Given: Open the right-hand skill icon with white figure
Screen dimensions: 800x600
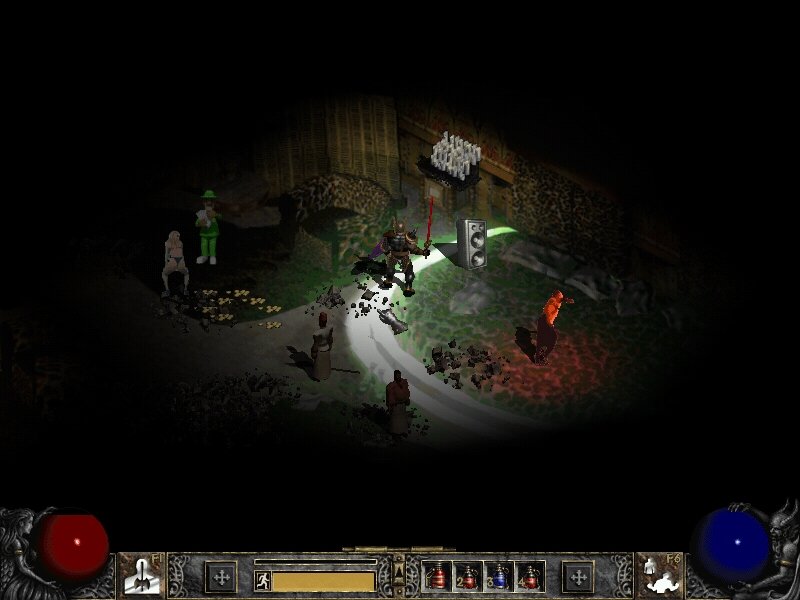Looking at the screenshot, I should [x=657, y=576].
